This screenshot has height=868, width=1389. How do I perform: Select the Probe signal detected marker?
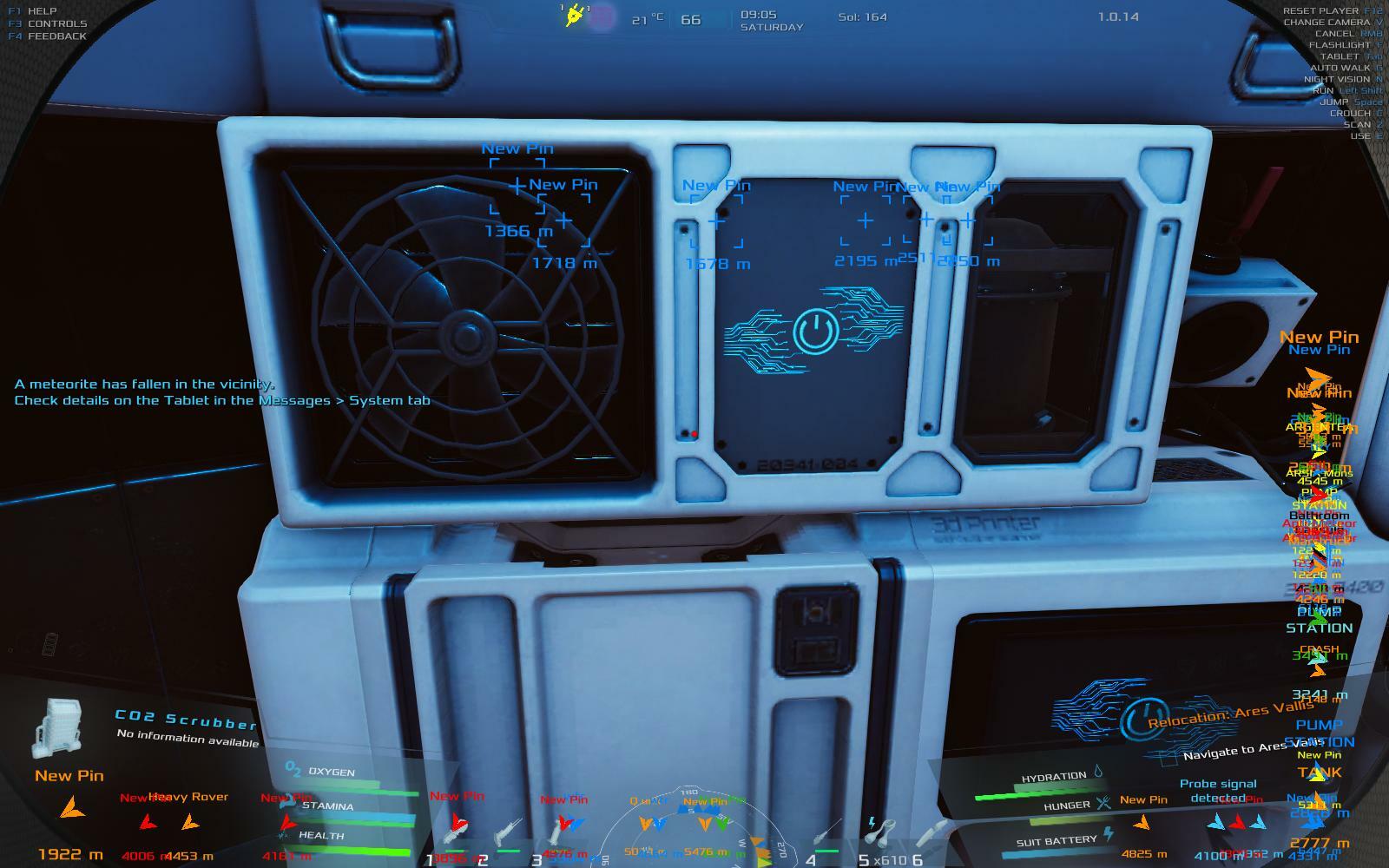[1217, 821]
